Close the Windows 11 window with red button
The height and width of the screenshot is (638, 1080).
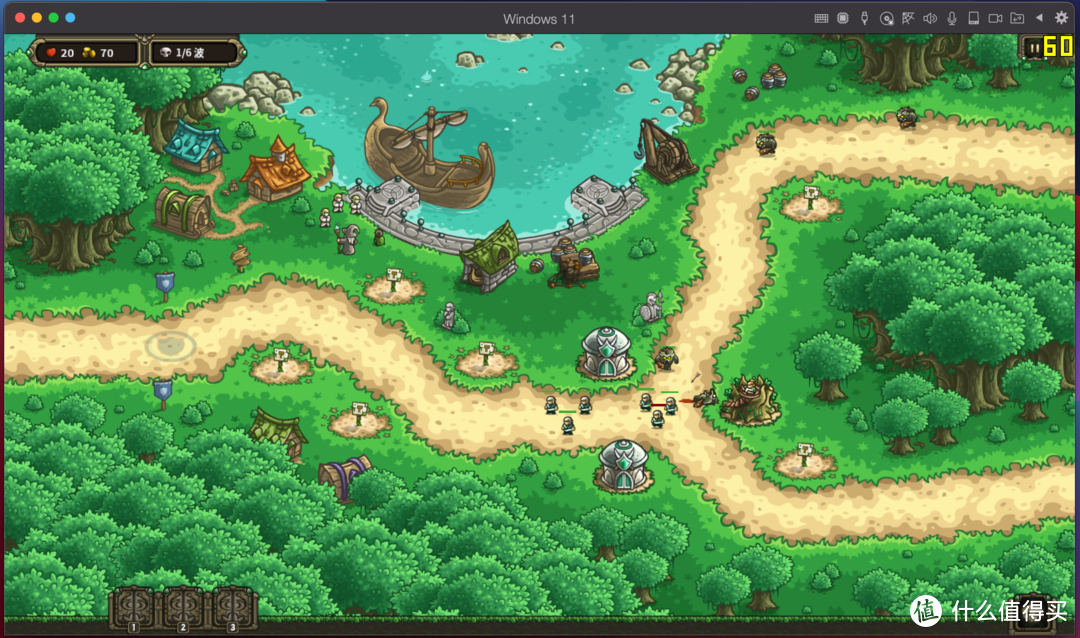pyautogui.click(x=20, y=18)
